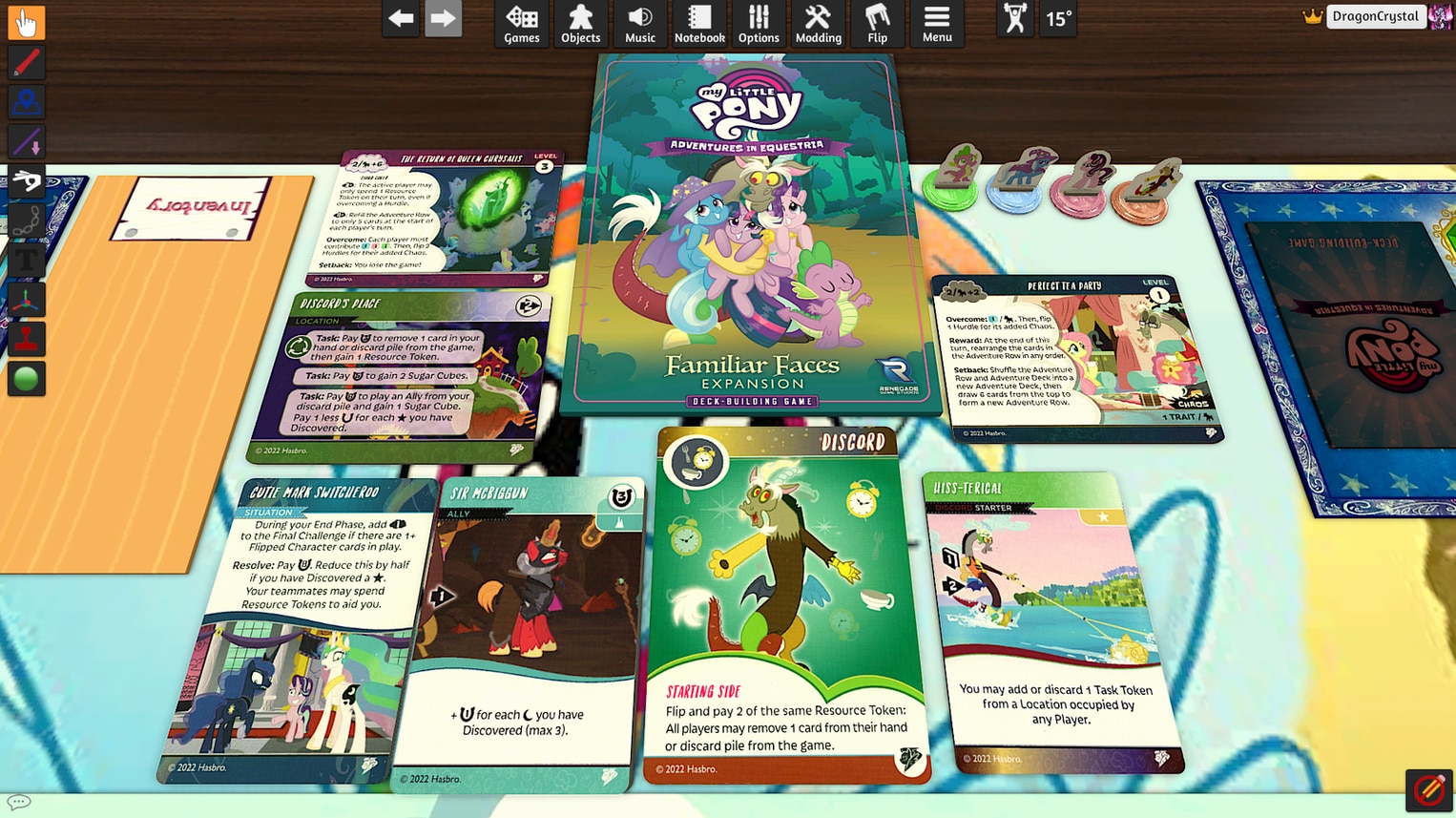Return to the Grab hand tool
Screen dimensions: 1456x818
[26, 21]
